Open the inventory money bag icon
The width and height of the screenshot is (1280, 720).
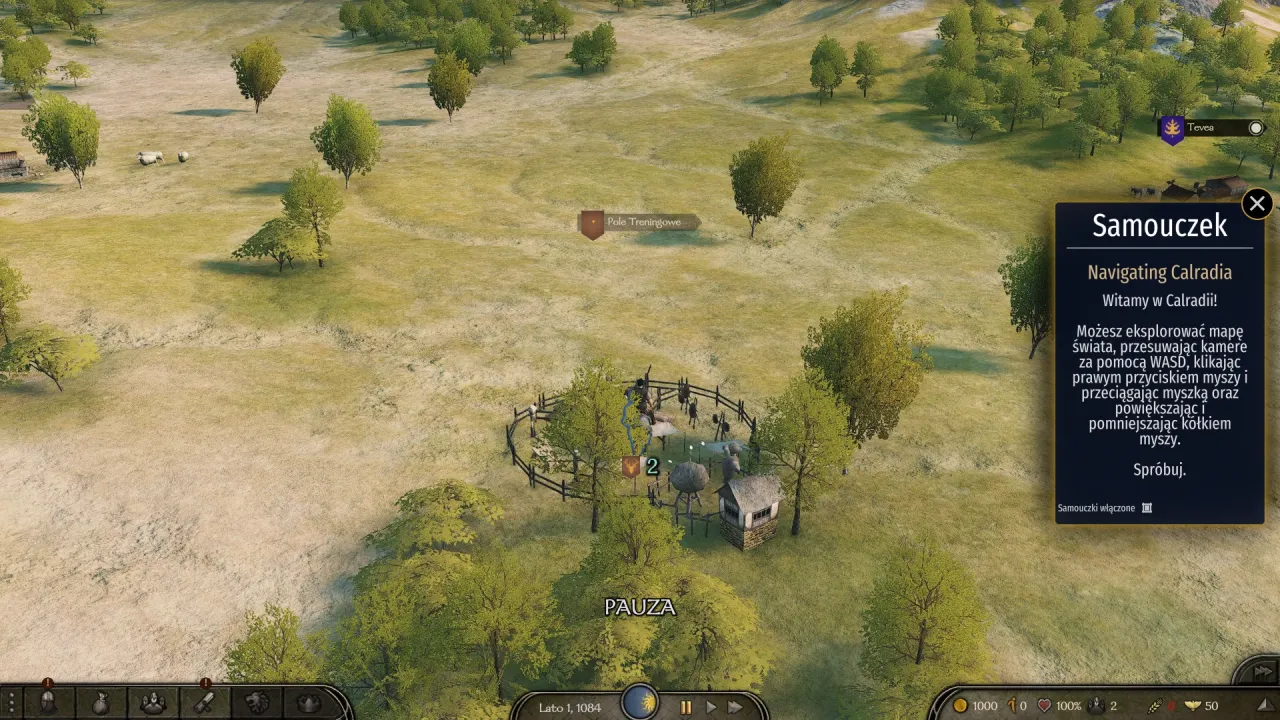[100, 703]
